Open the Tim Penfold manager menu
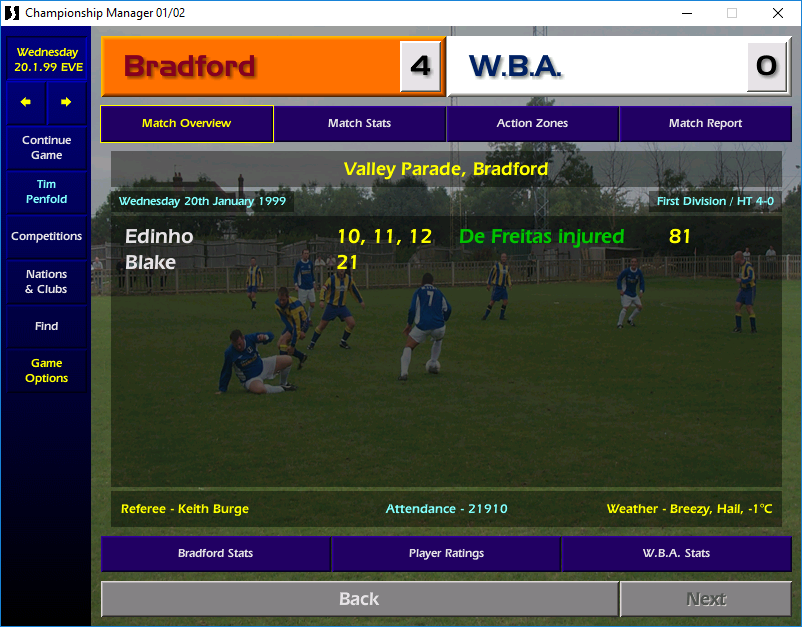The image size is (802, 627). click(x=46, y=192)
